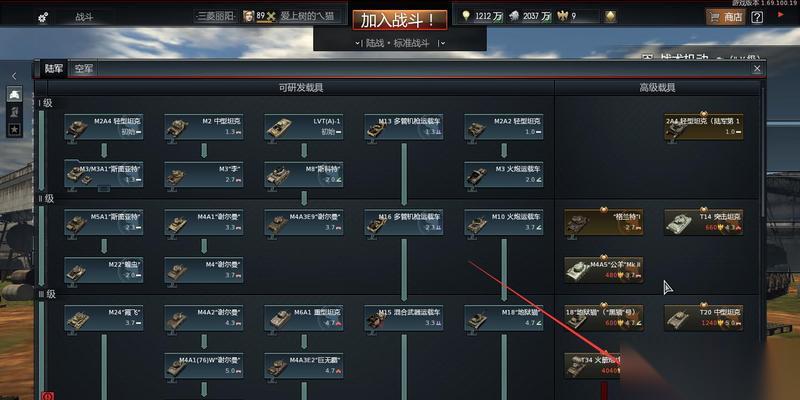
Task: Click the red 加入战斗 (Join Battle) button
Action: 398,19
